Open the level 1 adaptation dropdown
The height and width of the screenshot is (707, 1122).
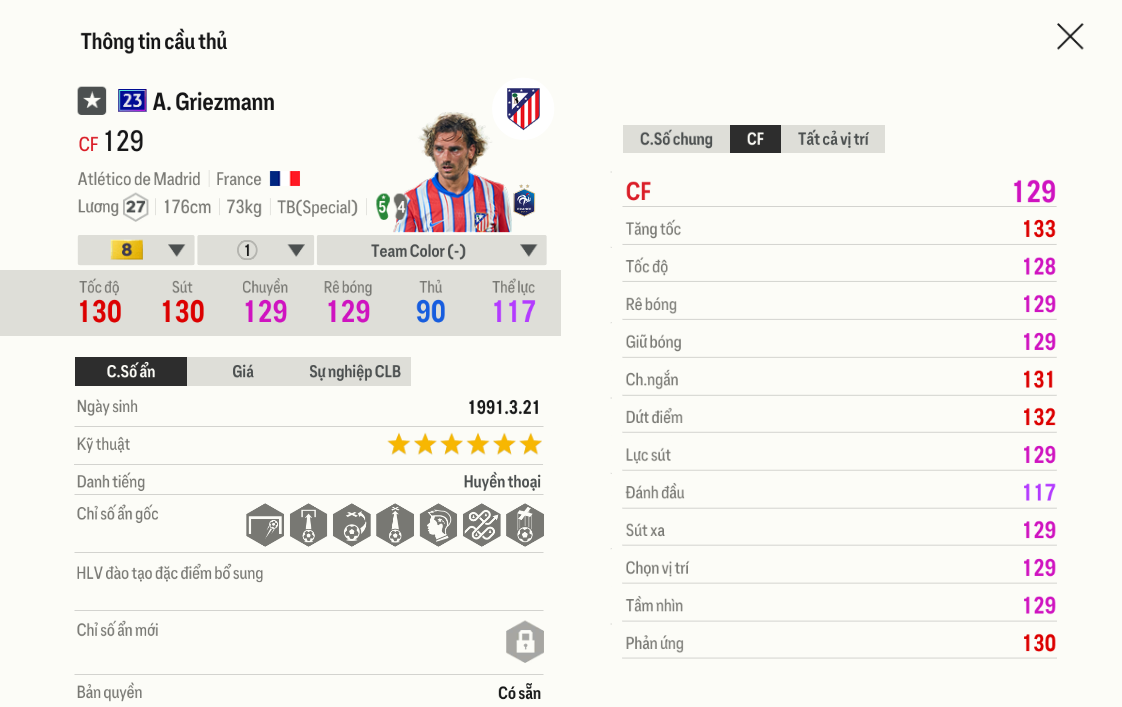coord(256,250)
